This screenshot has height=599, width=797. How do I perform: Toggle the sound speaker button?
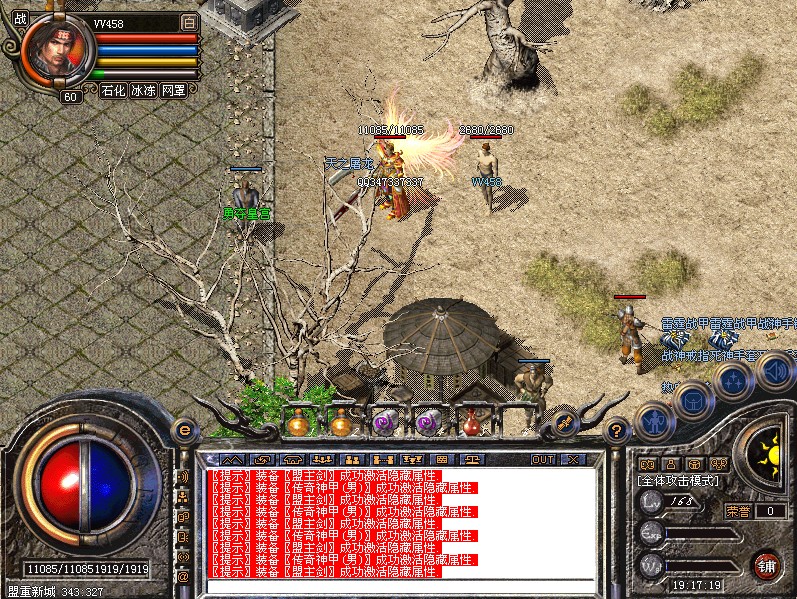coord(774,371)
